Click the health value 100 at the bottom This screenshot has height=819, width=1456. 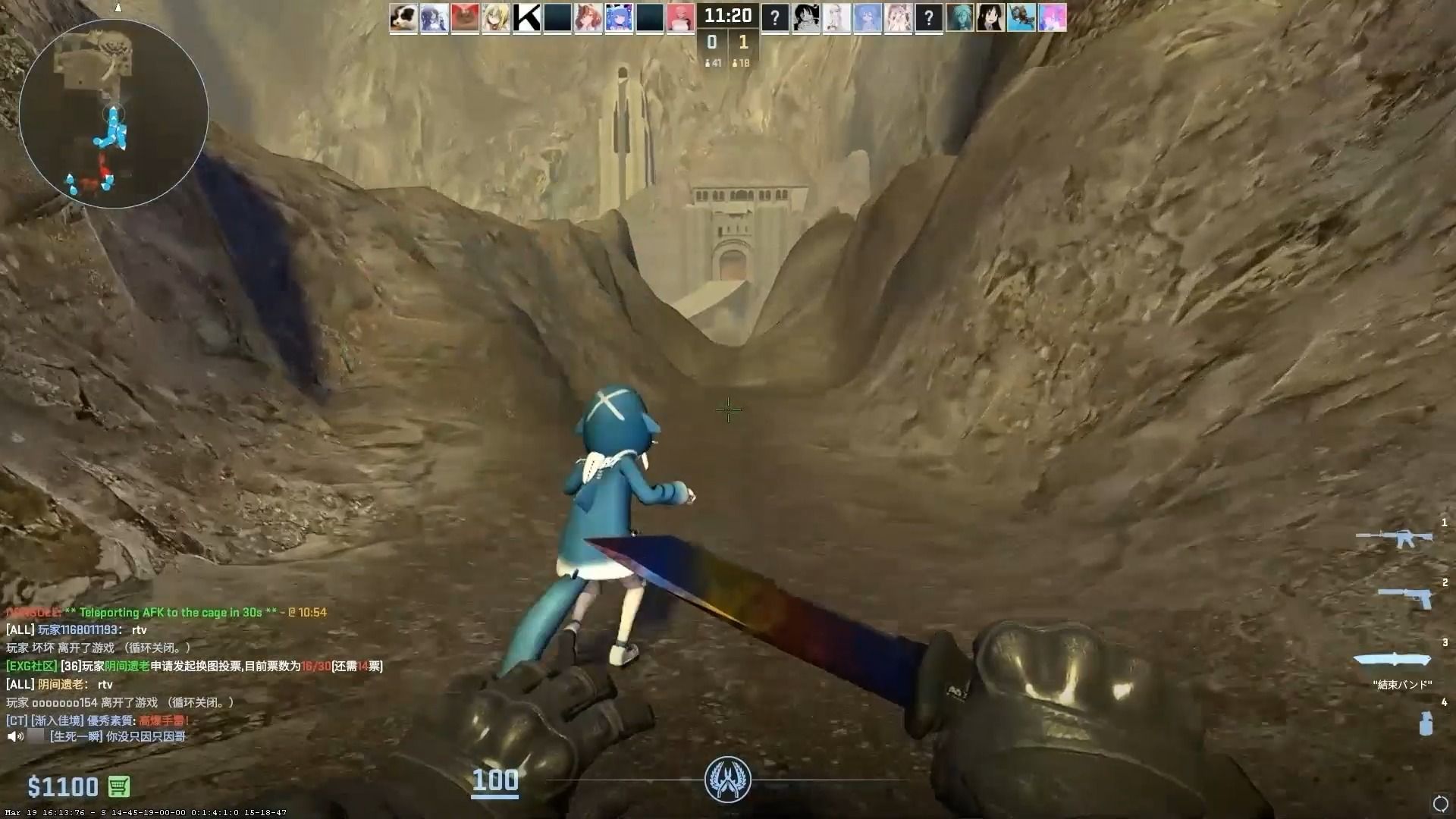[495, 780]
